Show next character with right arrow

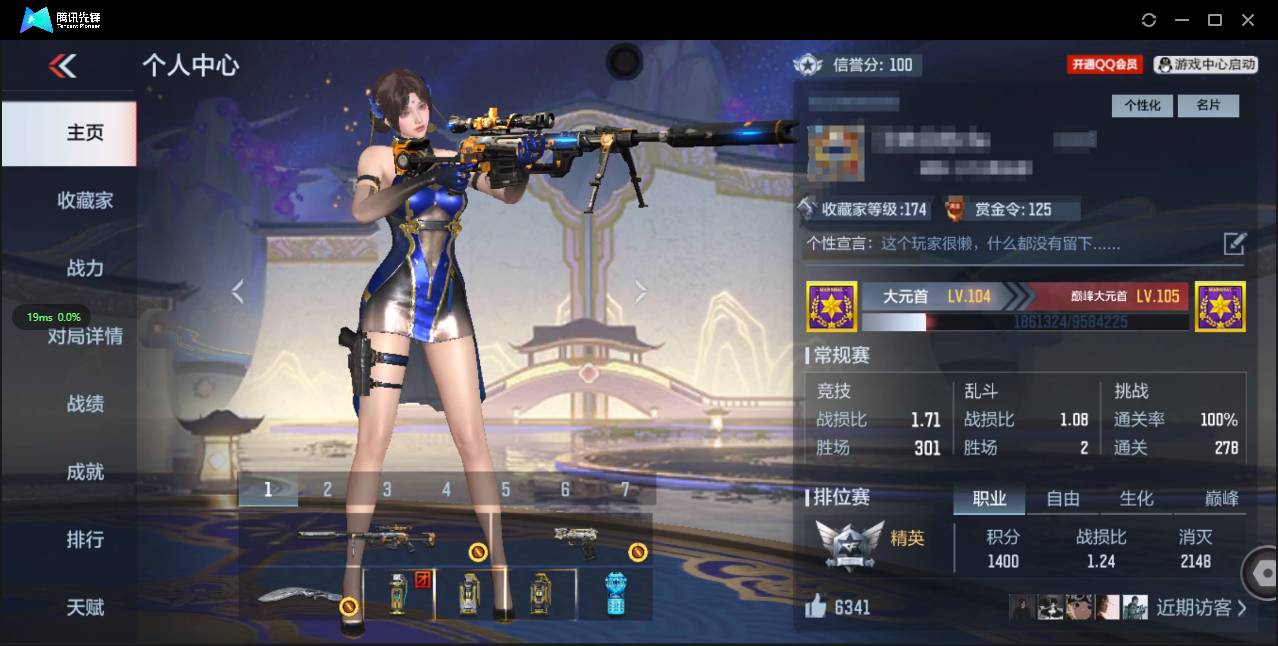(641, 291)
